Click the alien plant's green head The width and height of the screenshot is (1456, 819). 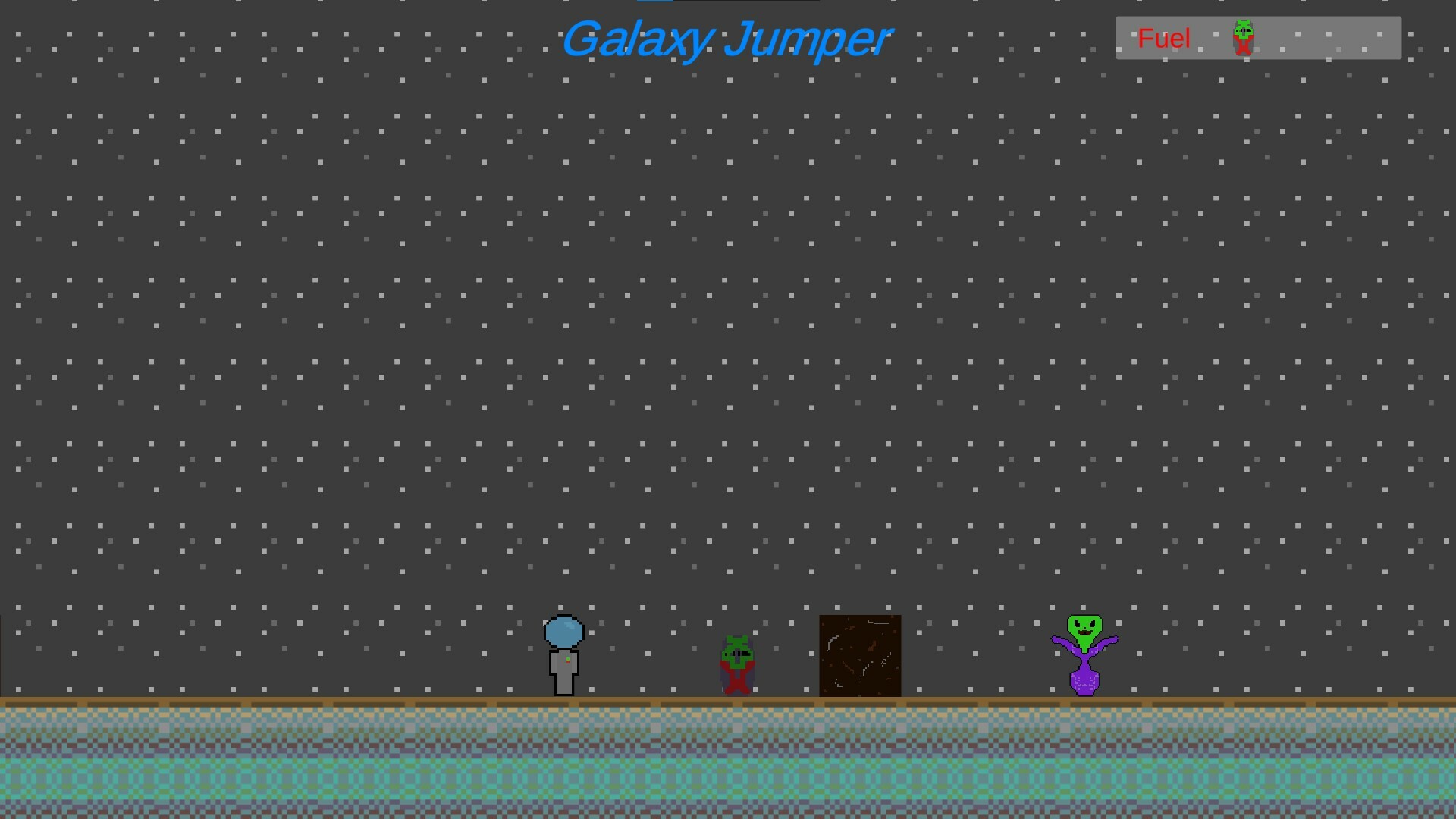(1084, 627)
